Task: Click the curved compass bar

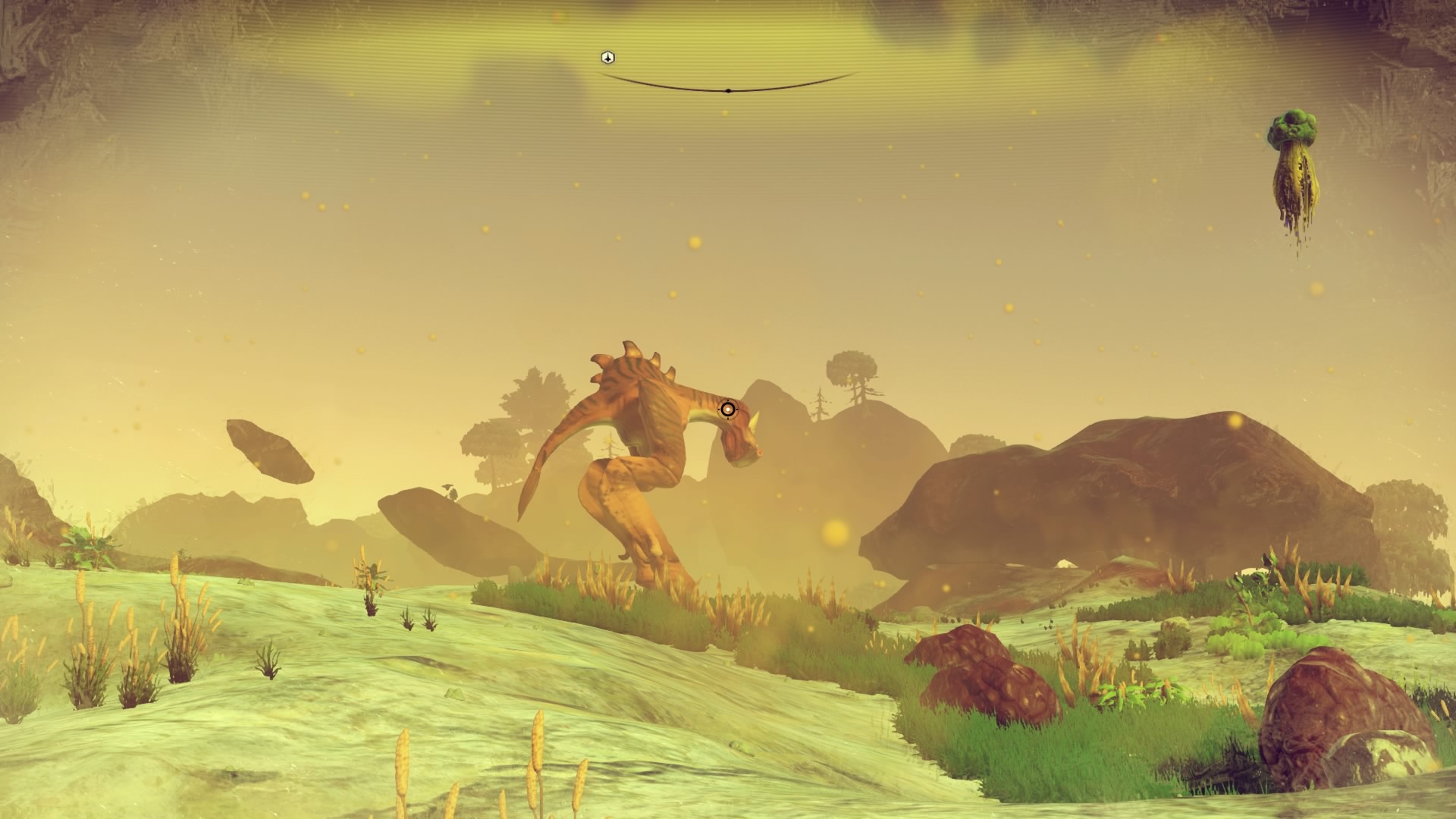Action: (x=728, y=89)
